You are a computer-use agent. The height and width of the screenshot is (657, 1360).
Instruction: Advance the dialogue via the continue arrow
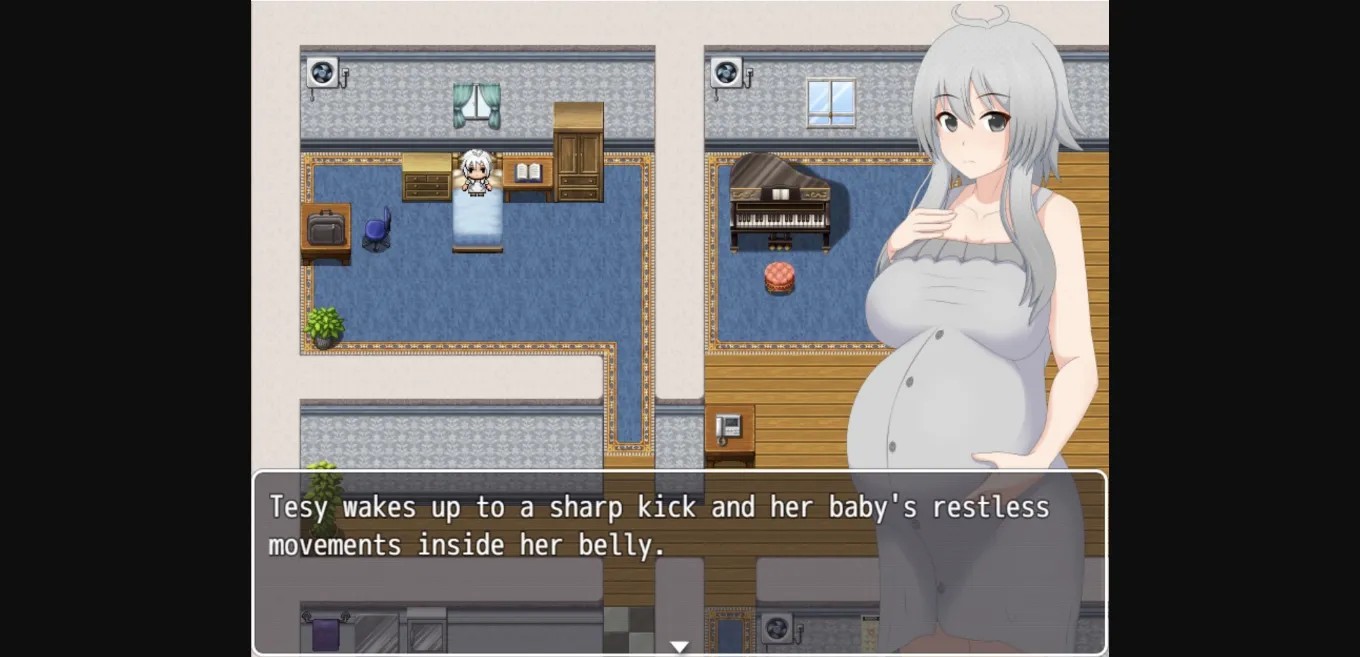(x=679, y=647)
